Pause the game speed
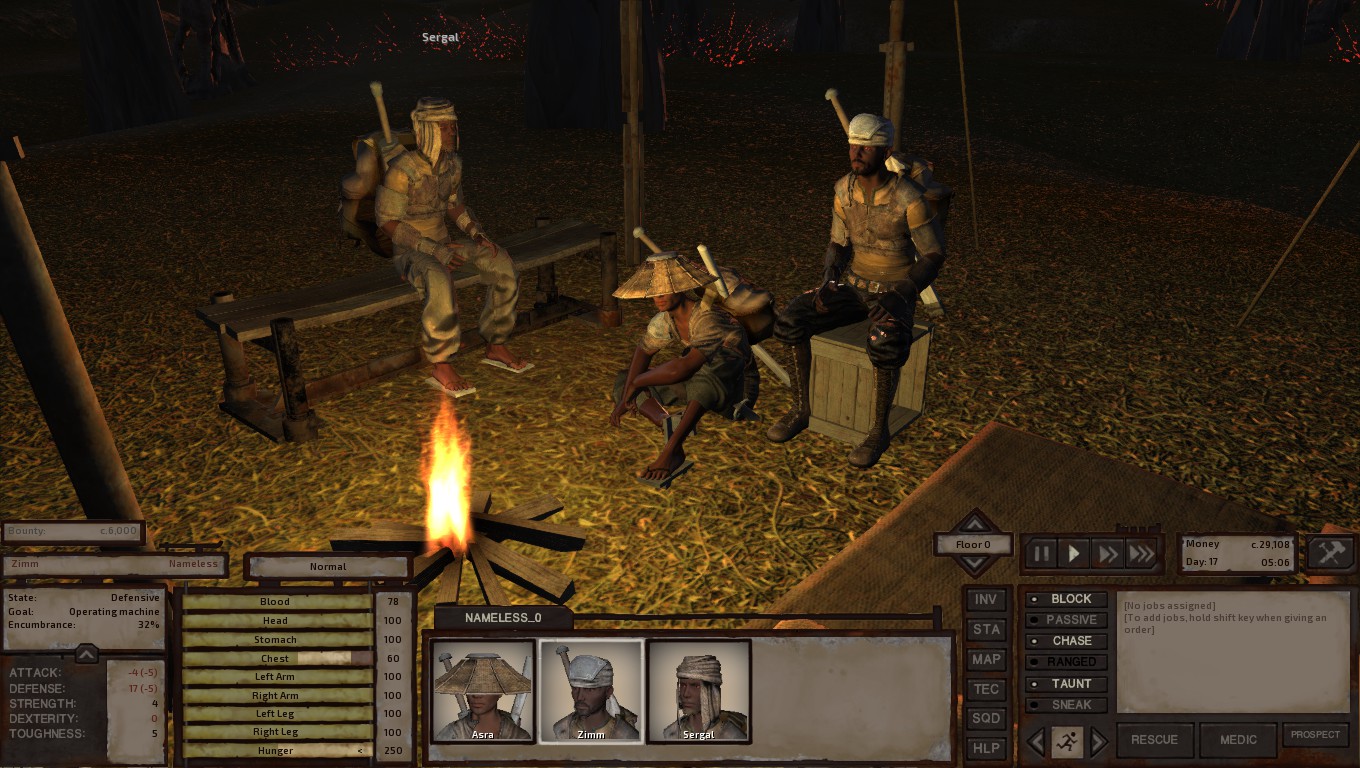Viewport: 1360px width, 768px height. coord(1041,553)
